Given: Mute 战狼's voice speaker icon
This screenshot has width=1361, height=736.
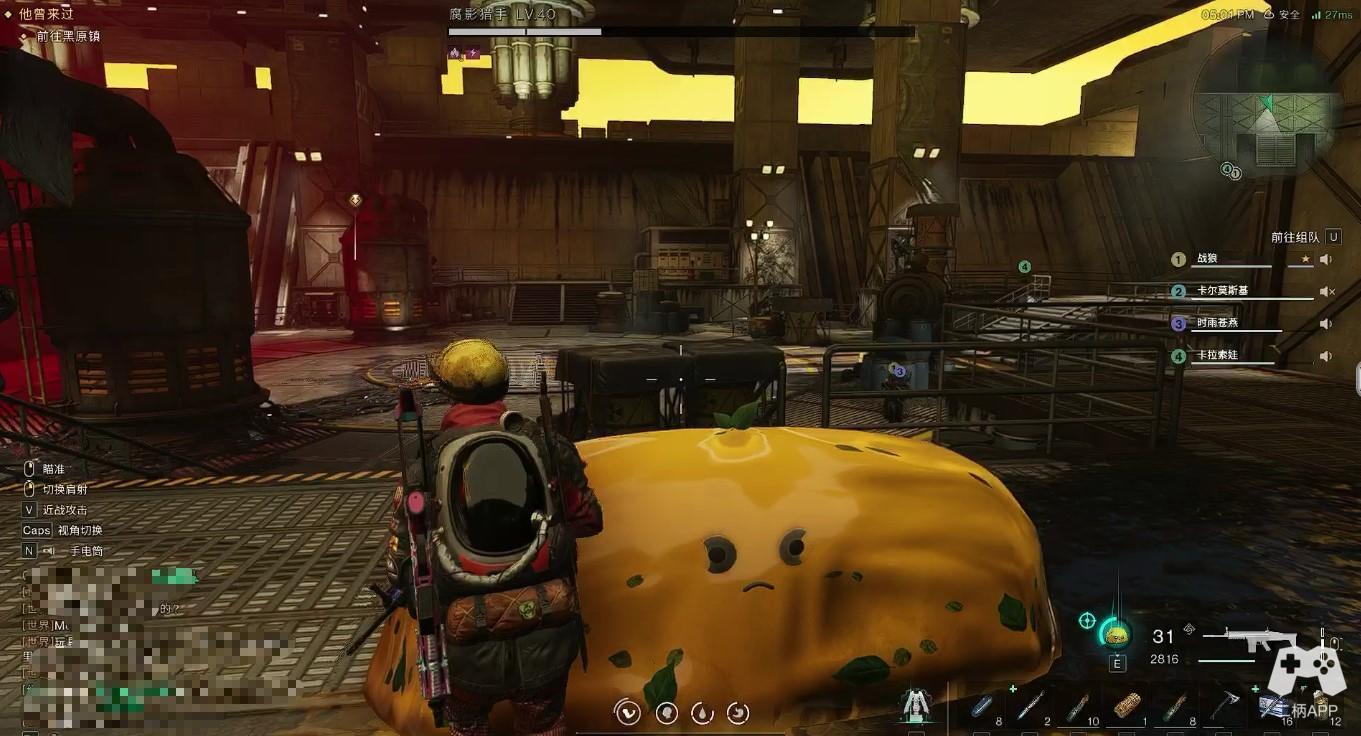Looking at the screenshot, I should coord(1326,260).
